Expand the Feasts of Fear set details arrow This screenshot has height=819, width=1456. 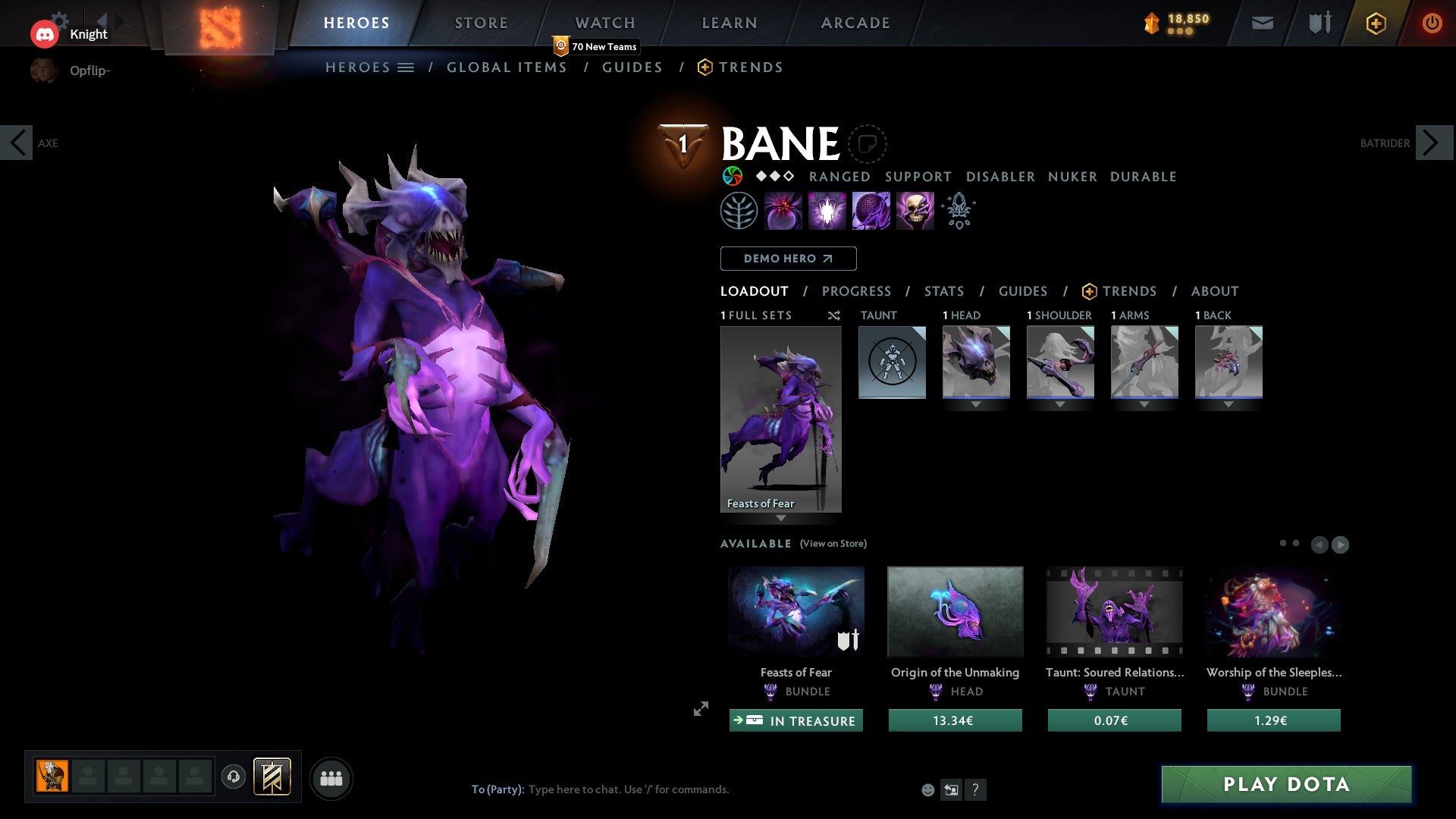[781, 519]
